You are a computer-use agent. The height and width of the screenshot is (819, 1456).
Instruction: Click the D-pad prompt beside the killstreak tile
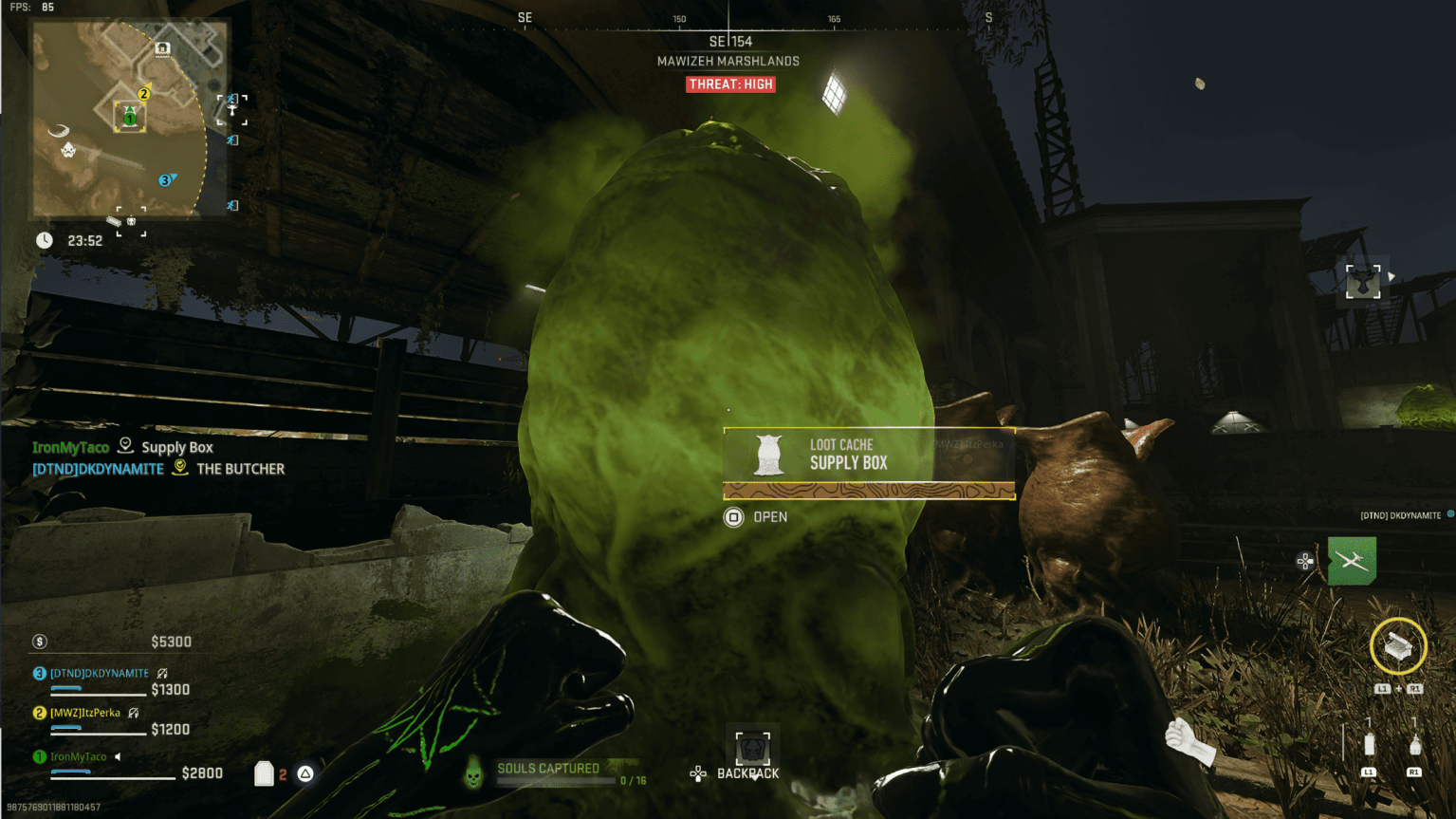coord(1304,561)
